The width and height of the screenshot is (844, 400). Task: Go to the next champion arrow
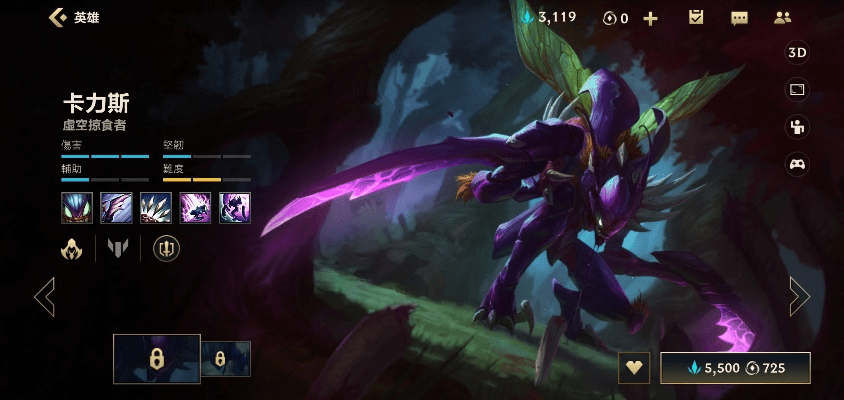(799, 296)
